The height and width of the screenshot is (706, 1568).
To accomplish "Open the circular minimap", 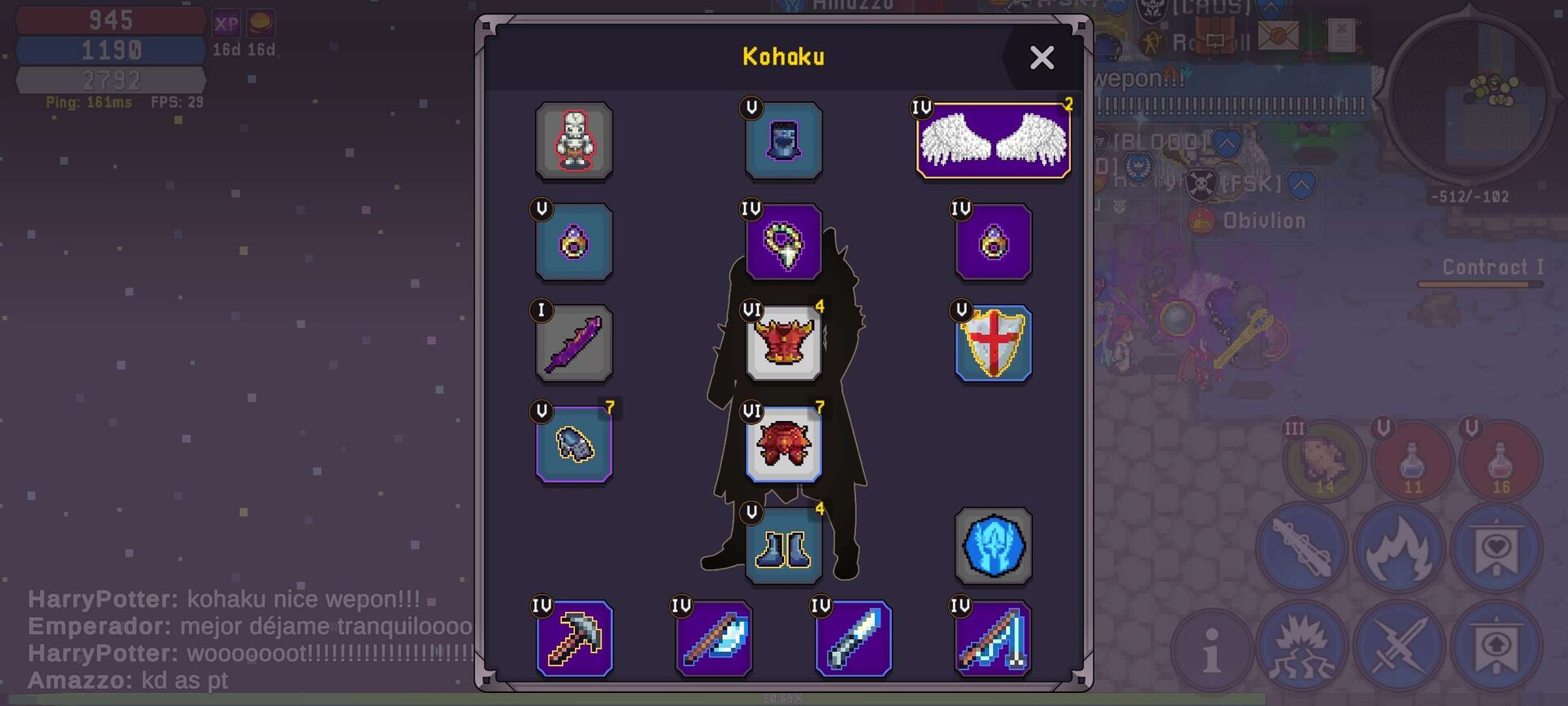I will click(1468, 98).
